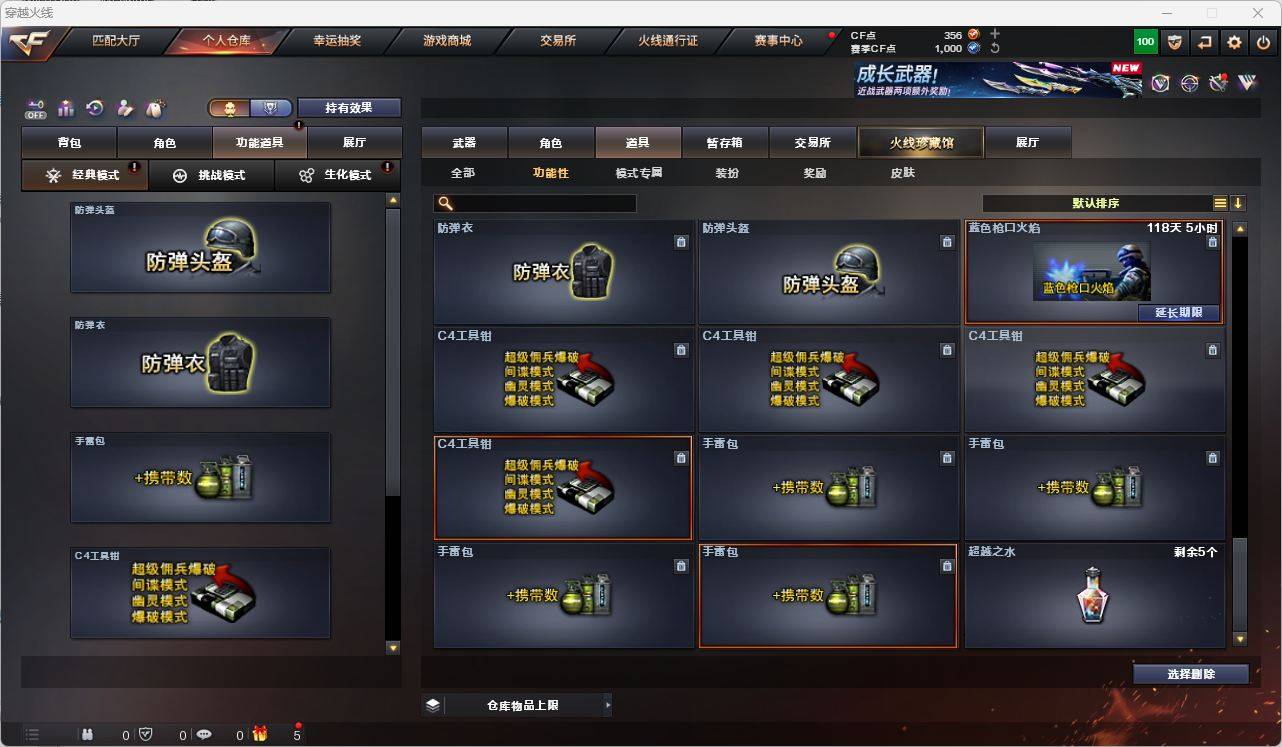Open the settings gear in the top bar
Image resolution: width=1282 pixels, height=747 pixels.
[x=1233, y=42]
